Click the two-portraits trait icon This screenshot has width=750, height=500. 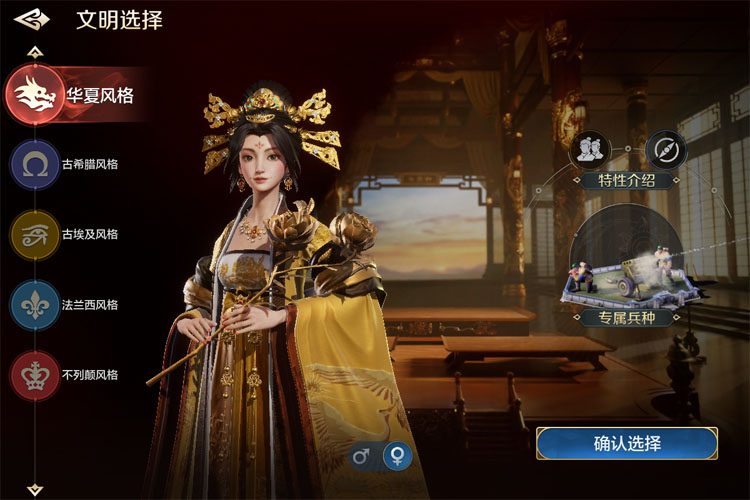(590, 149)
